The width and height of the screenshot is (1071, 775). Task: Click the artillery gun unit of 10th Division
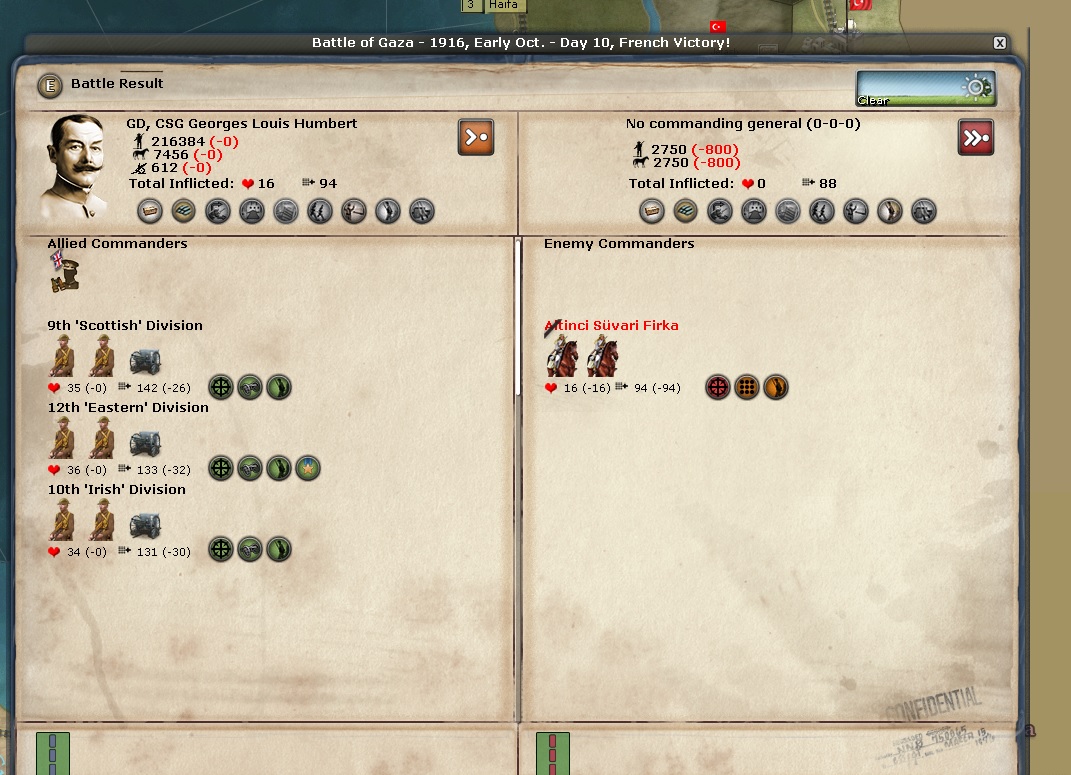[145, 525]
